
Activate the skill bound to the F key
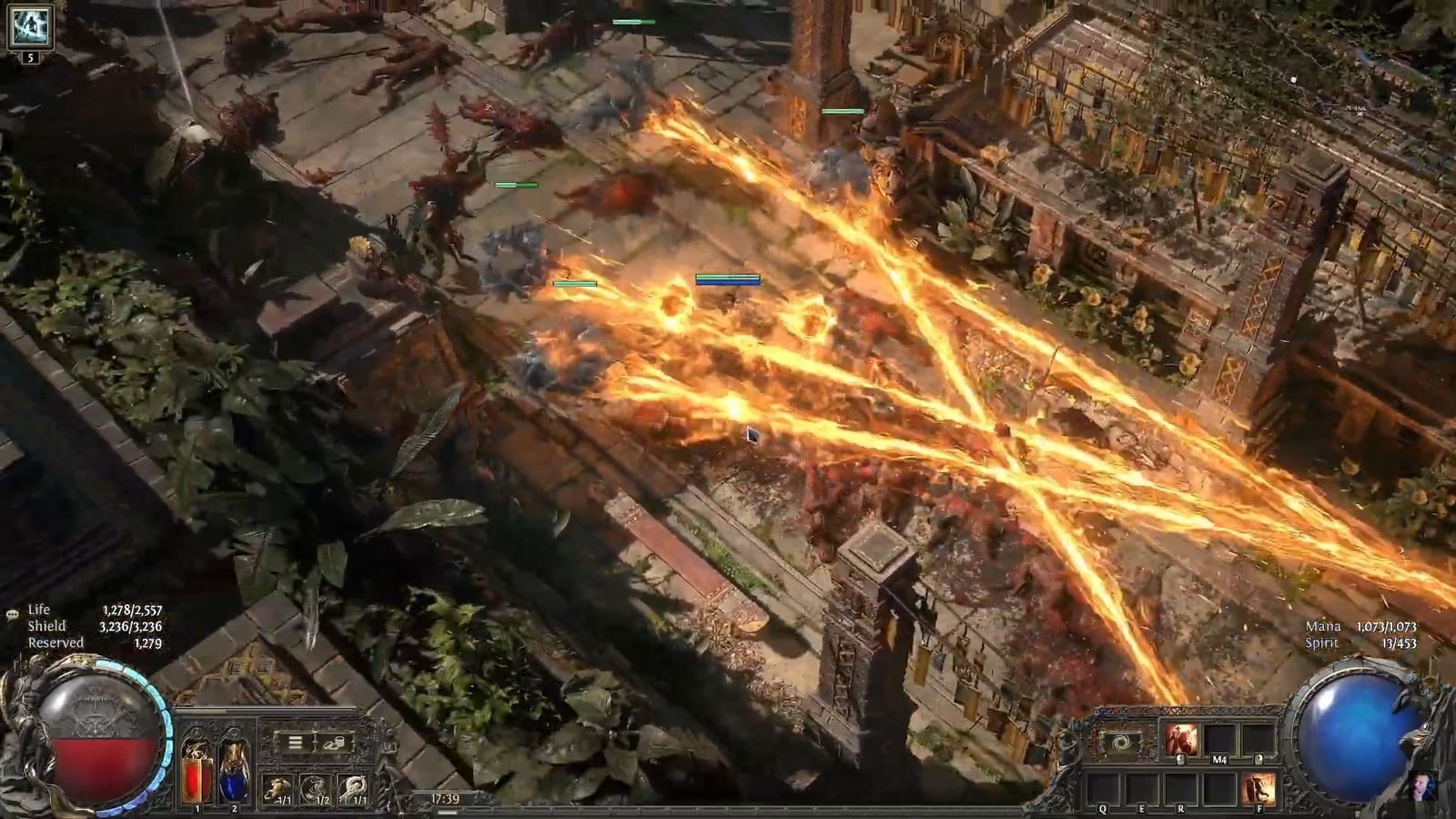(1259, 784)
